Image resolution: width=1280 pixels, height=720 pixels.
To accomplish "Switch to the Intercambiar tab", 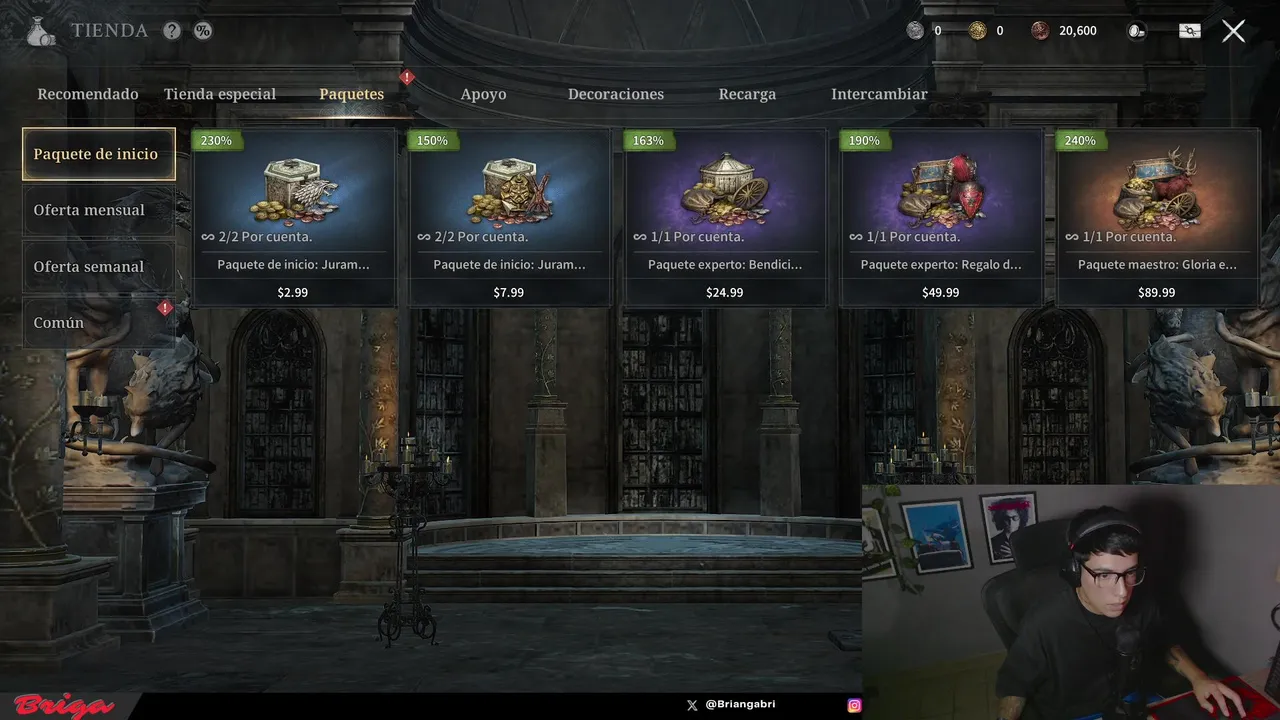I will [x=879, y=94].
